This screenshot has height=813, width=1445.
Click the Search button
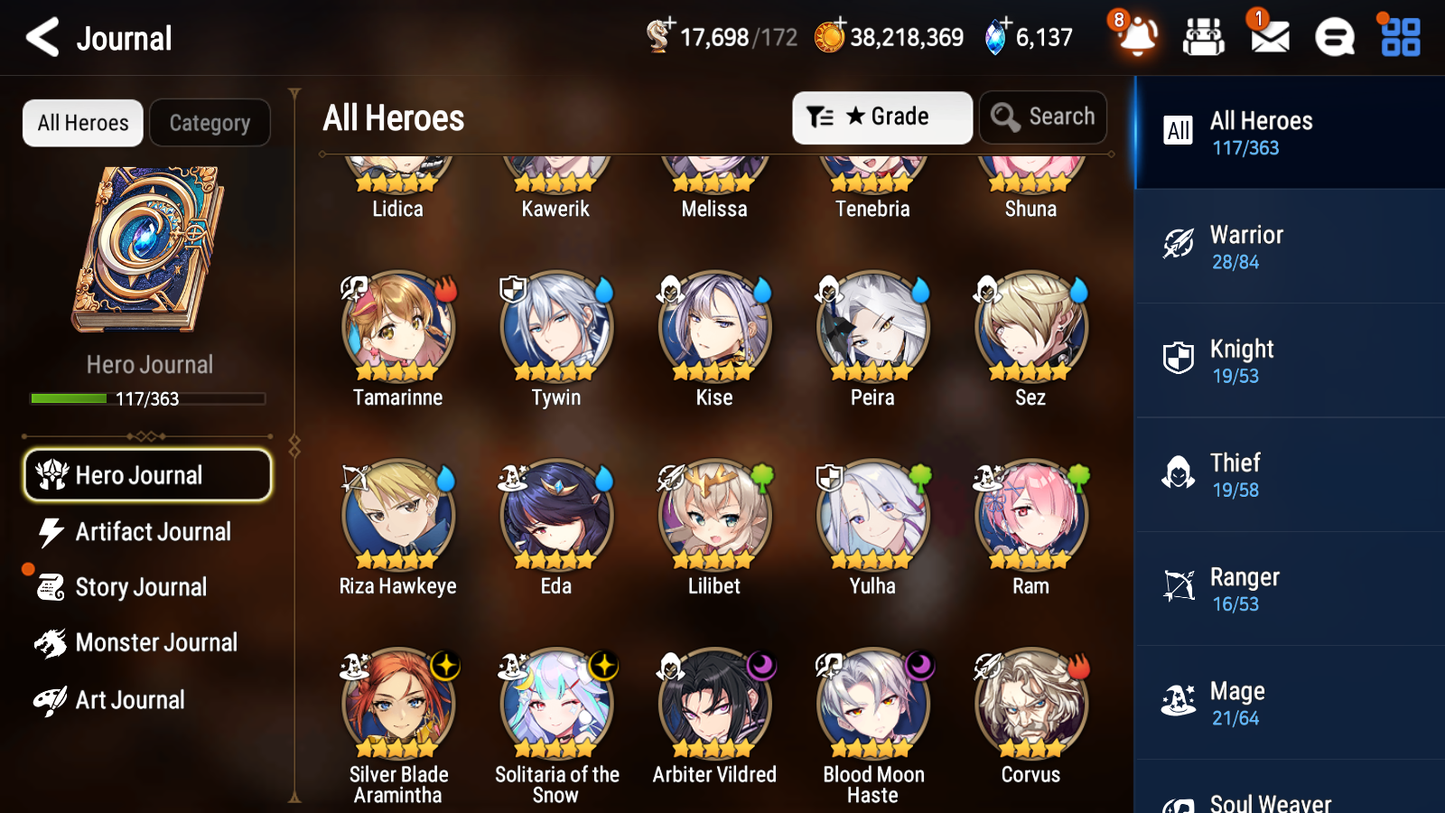pos(1043,117)
